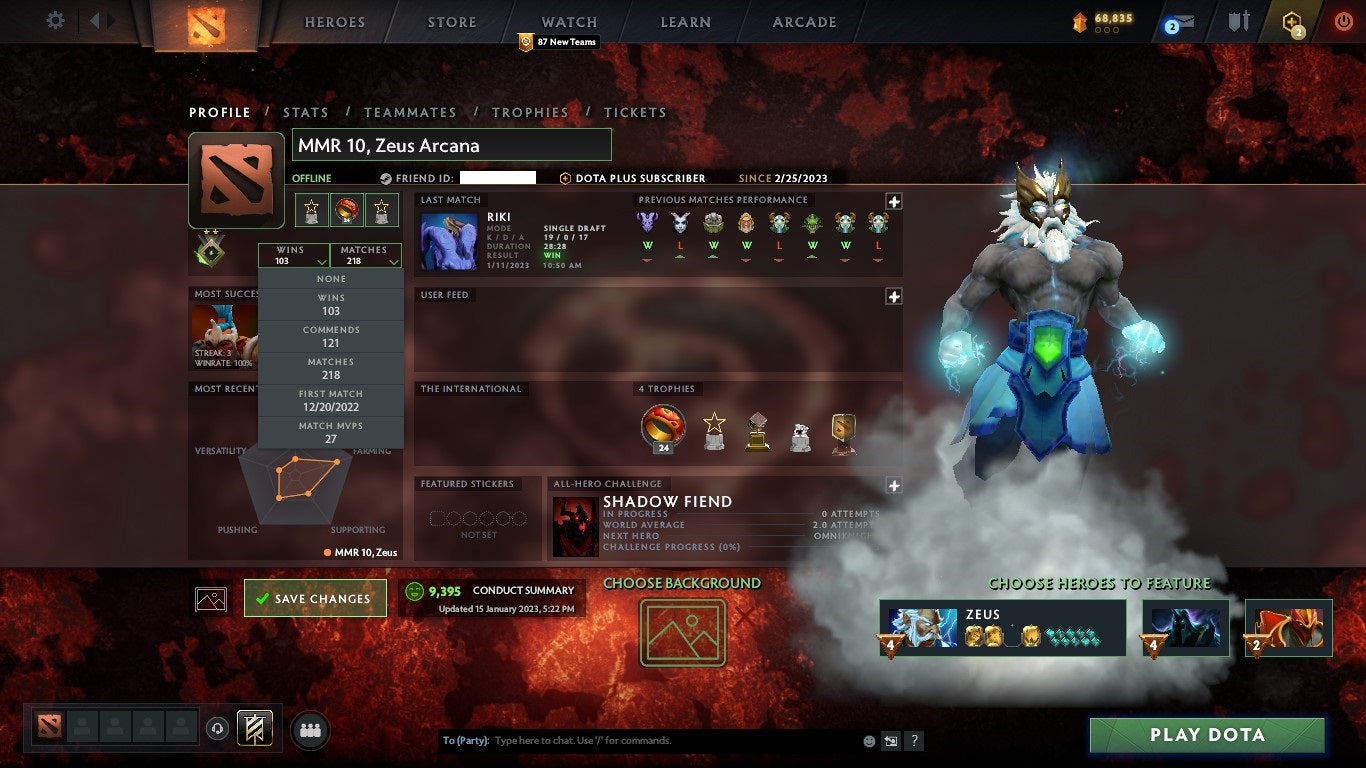Remove the chosen background with the red X
1366x768 pixels.
point(744,617)
